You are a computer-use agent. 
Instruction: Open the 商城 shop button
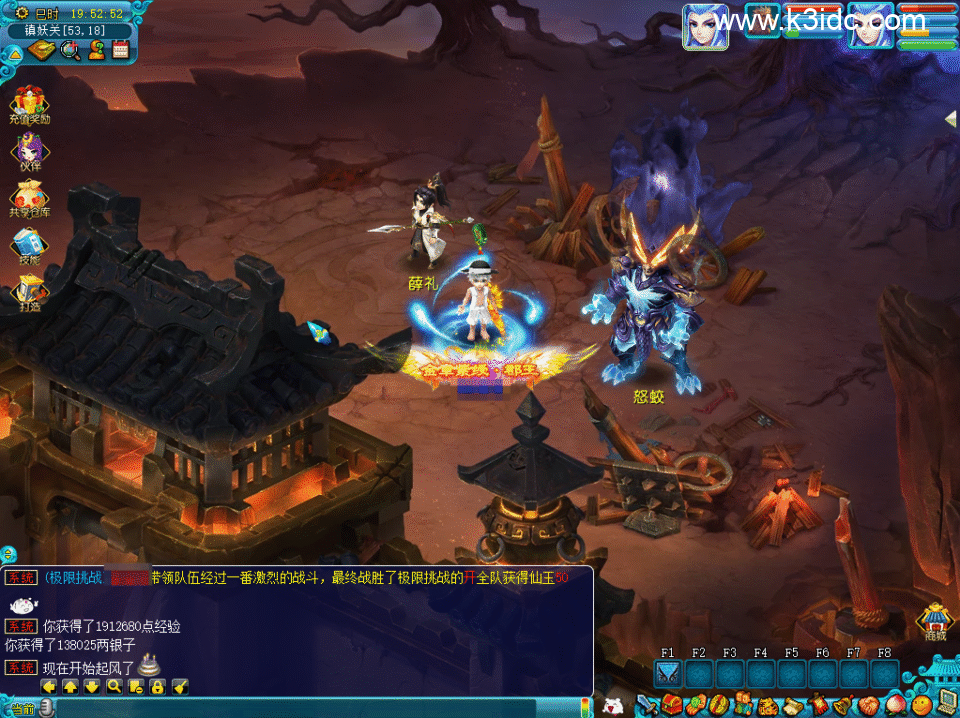[935, 620]
